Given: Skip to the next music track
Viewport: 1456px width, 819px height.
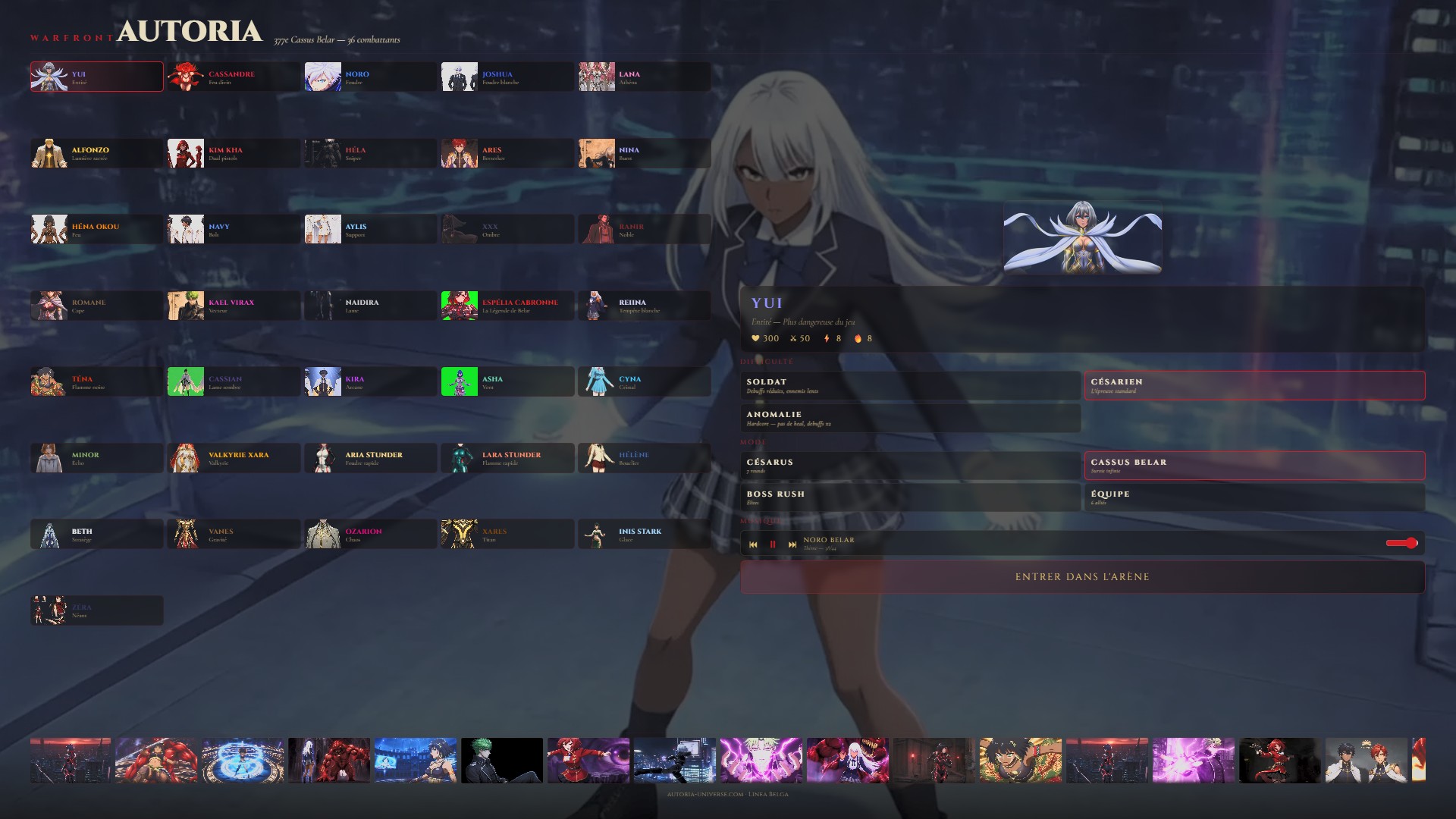Looking at the screenshot, I should tap(792, 544).
